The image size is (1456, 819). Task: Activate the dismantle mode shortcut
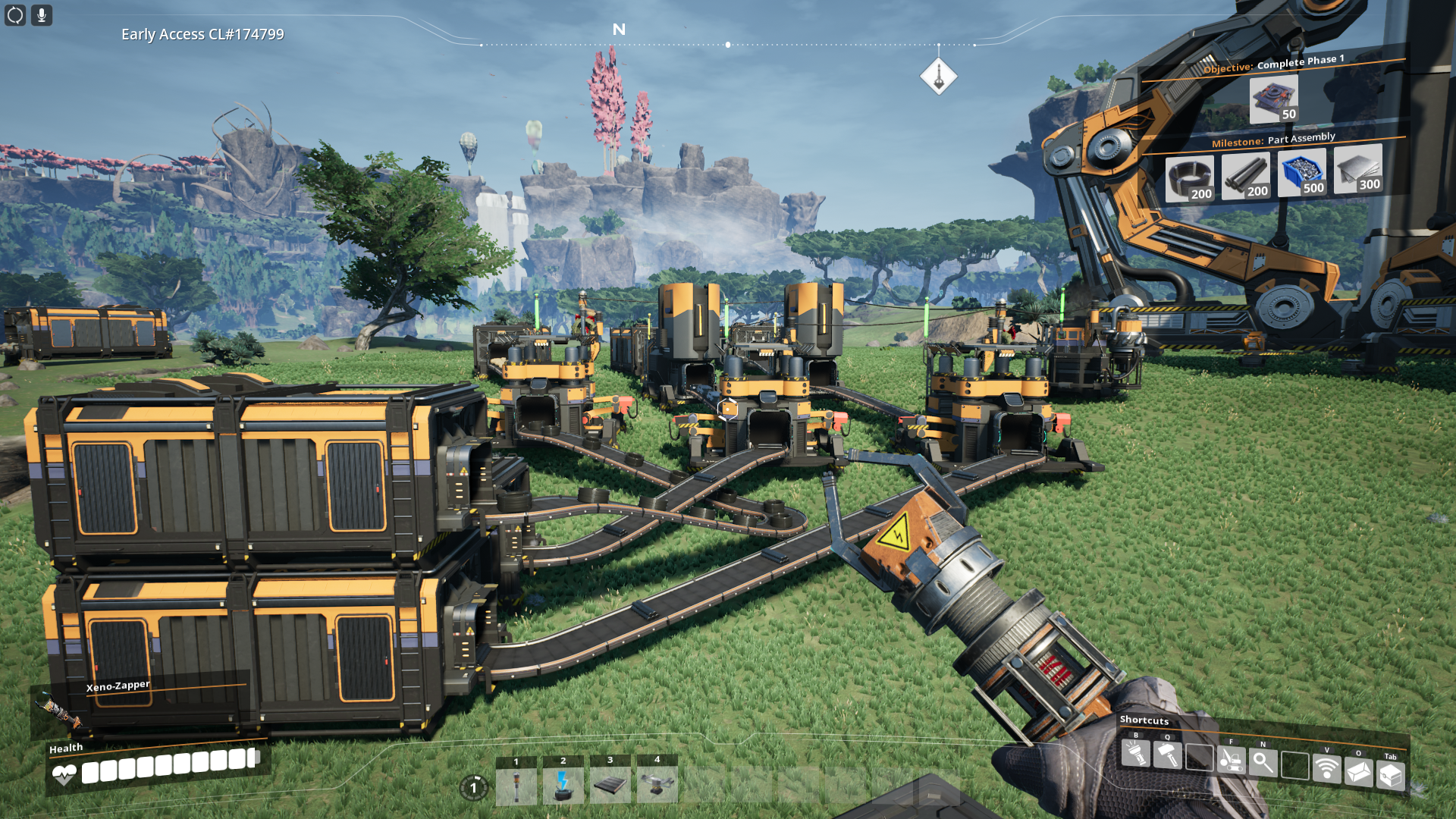(x=1231, y=759)
